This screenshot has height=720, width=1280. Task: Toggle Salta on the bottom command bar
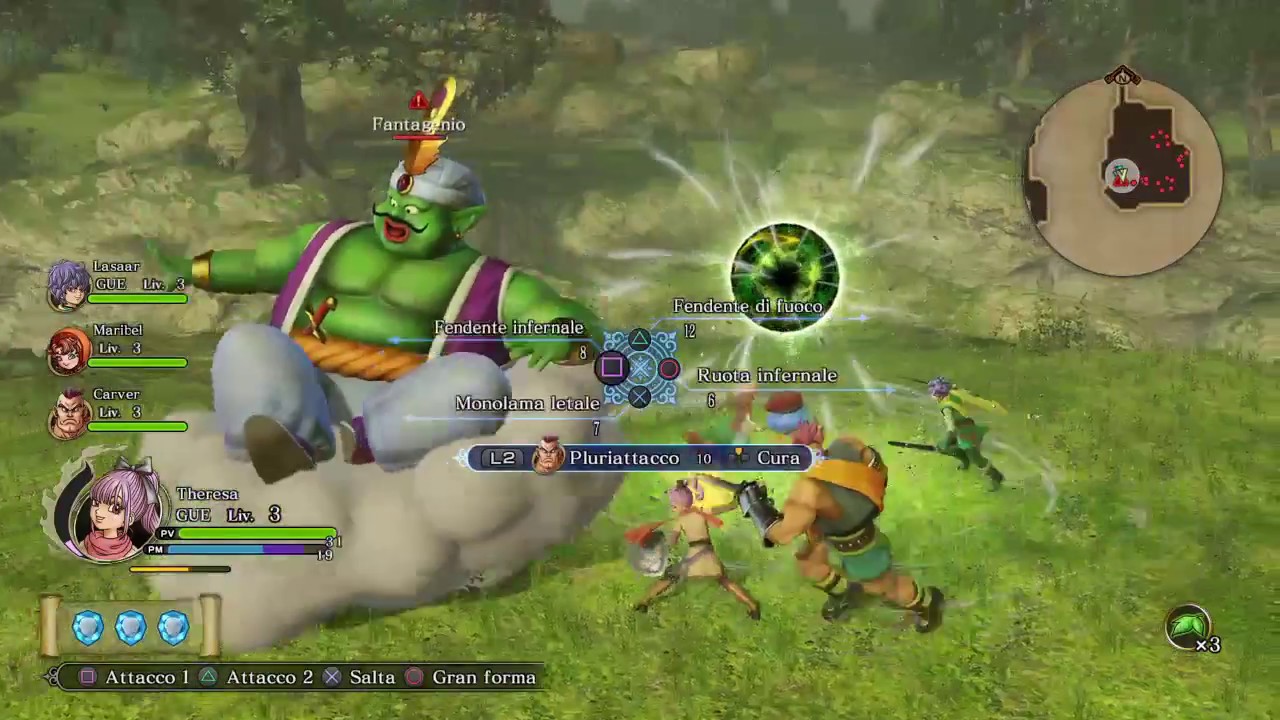click(372, 677)
